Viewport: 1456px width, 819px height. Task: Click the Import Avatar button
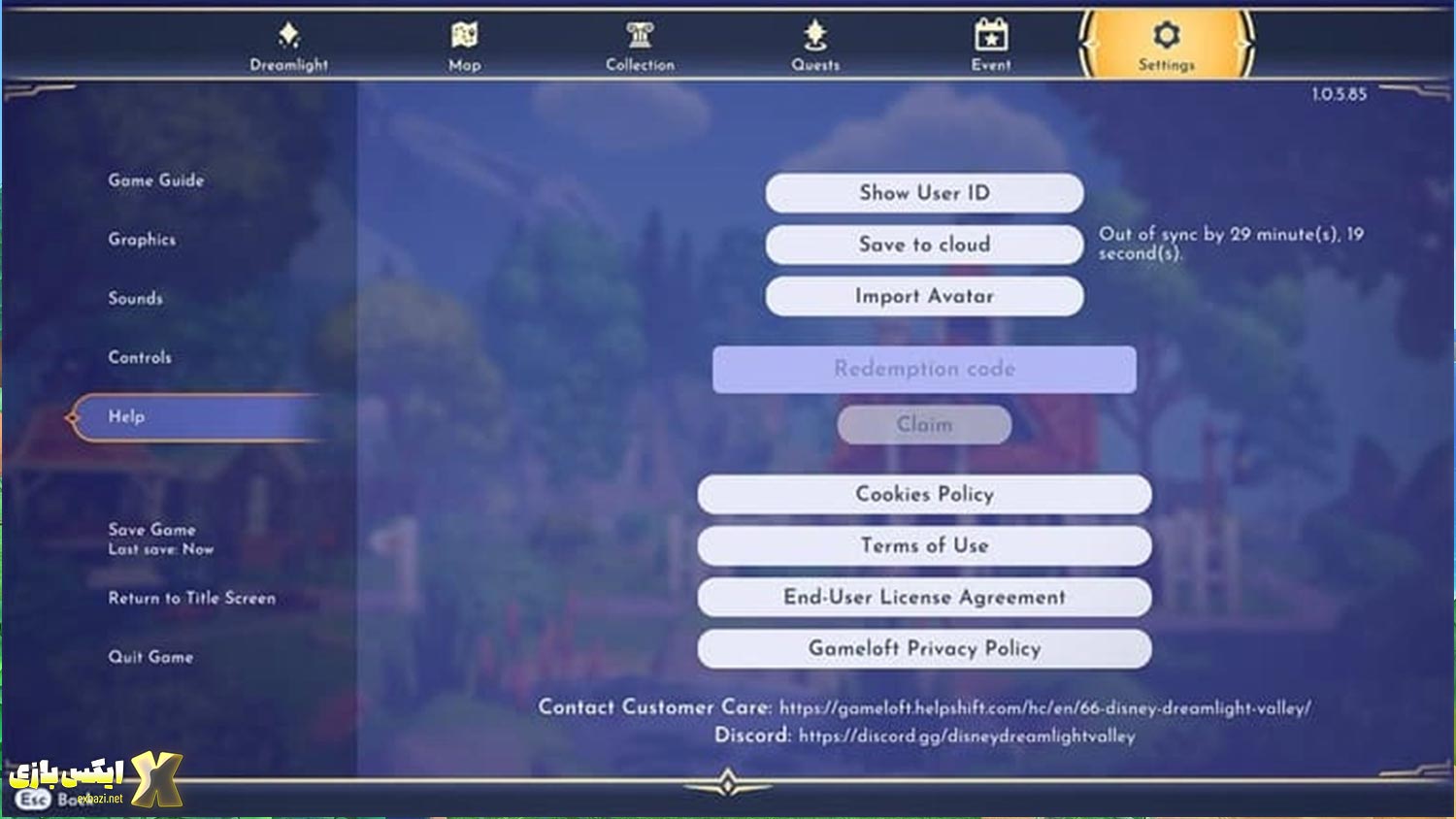[924, 296]
